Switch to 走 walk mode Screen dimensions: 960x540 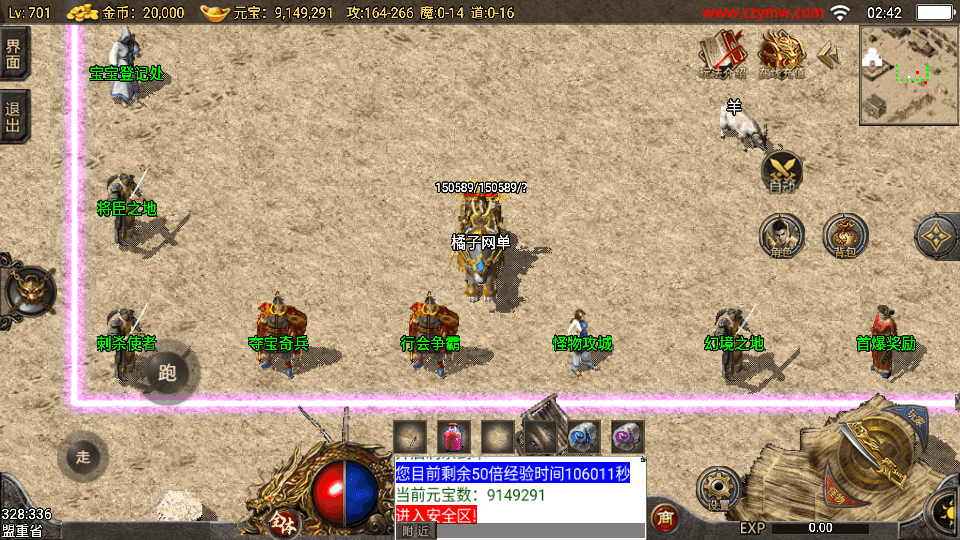click(x=83, y=457)
